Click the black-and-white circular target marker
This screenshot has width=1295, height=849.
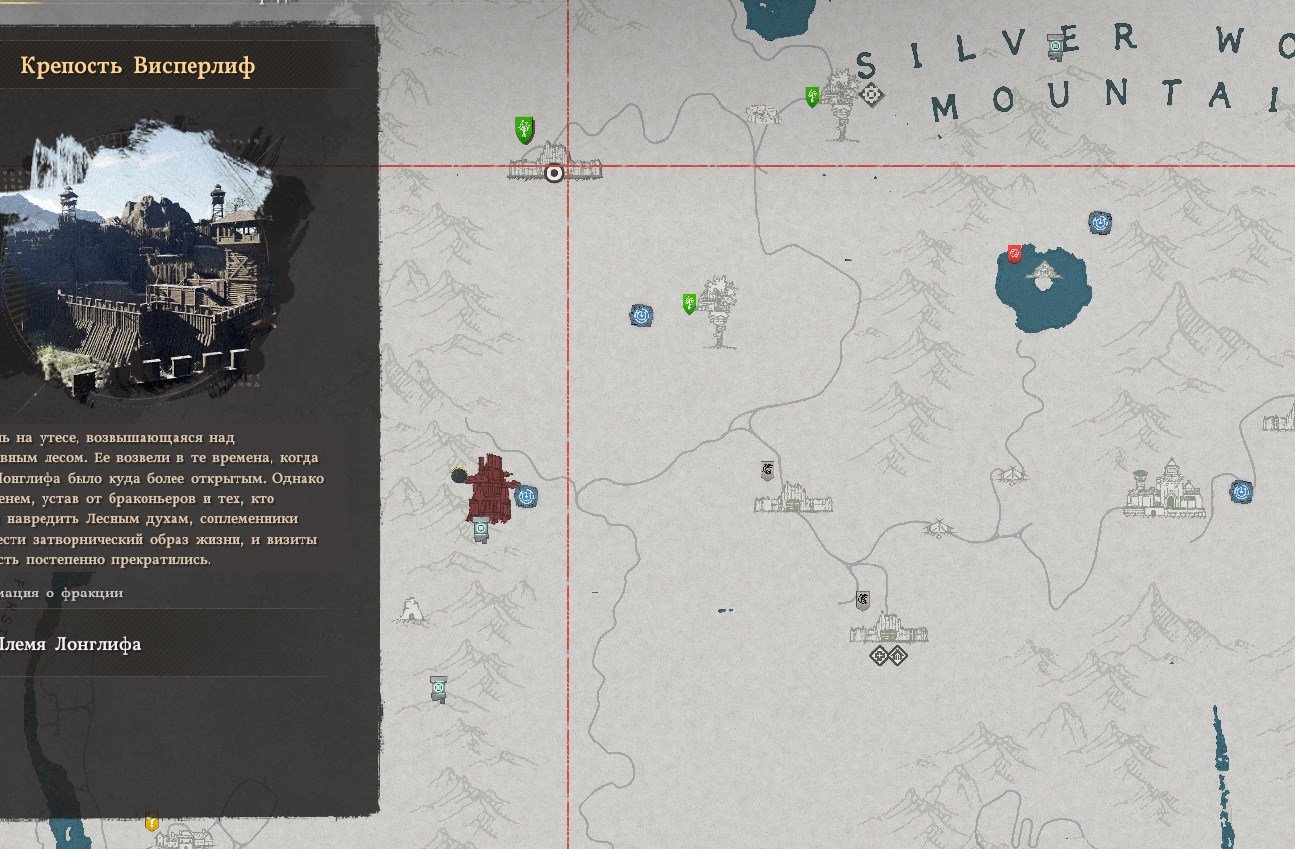click(x=554, y=173)
